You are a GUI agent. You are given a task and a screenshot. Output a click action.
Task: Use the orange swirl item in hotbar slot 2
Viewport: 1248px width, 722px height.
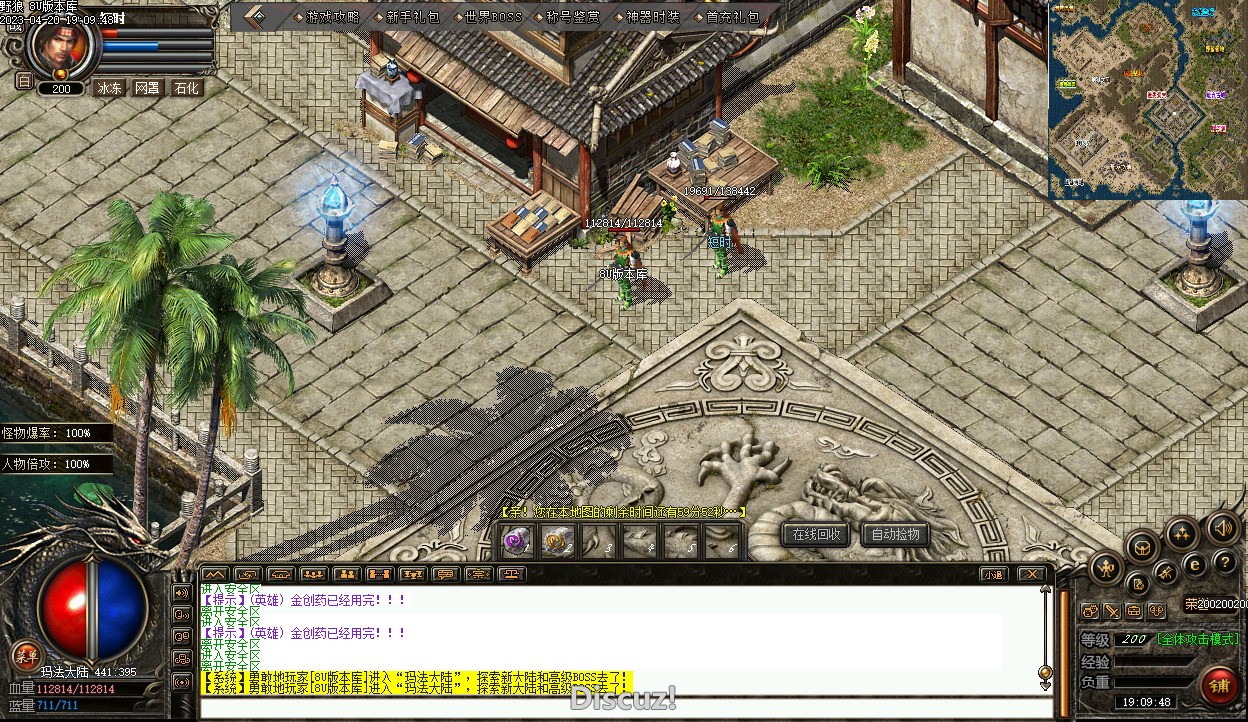[x=558, y=541]
